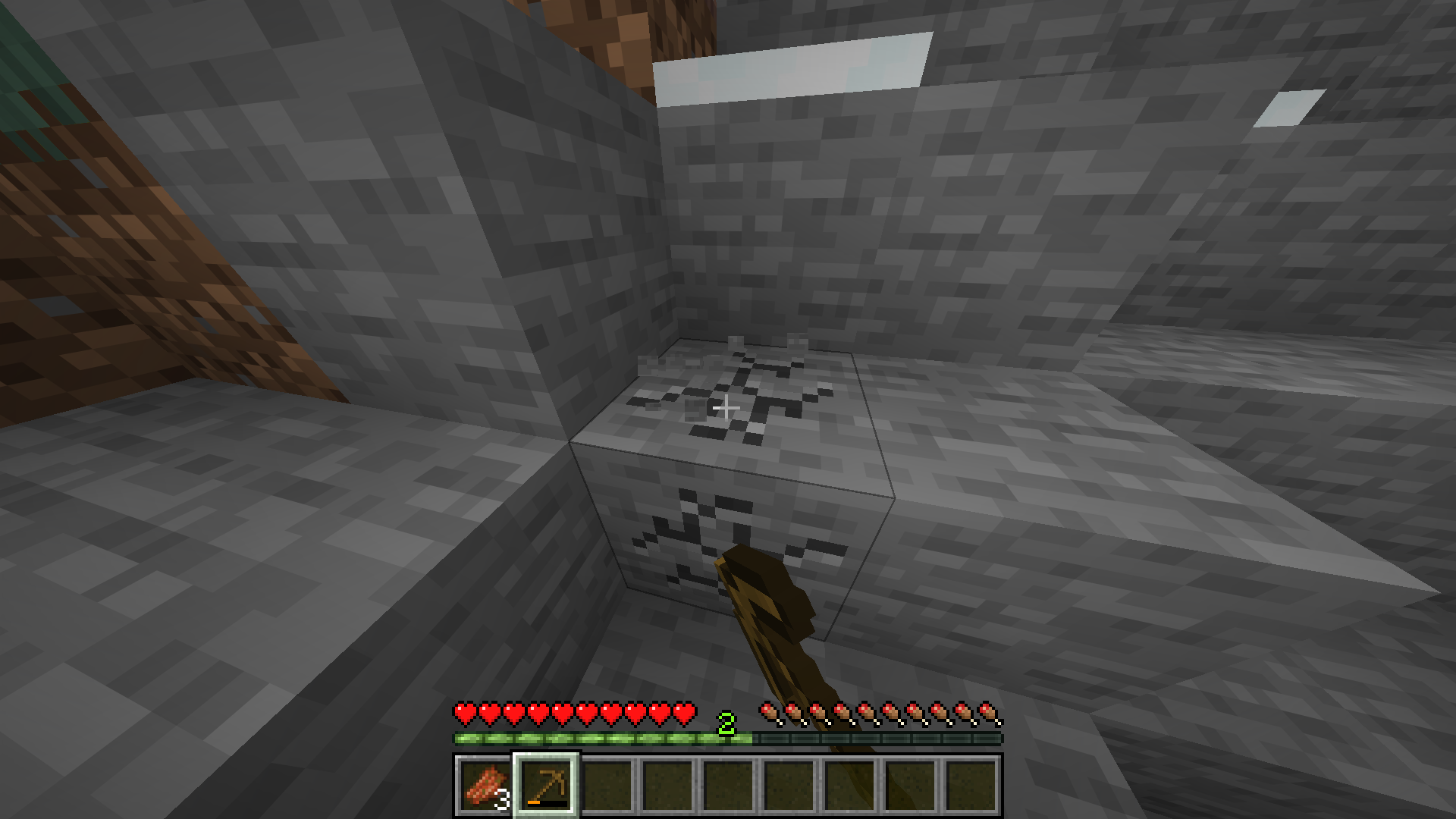The image size is (1456, 819).
Task: Click the crosshair at screen center
Action: point(728,408)
